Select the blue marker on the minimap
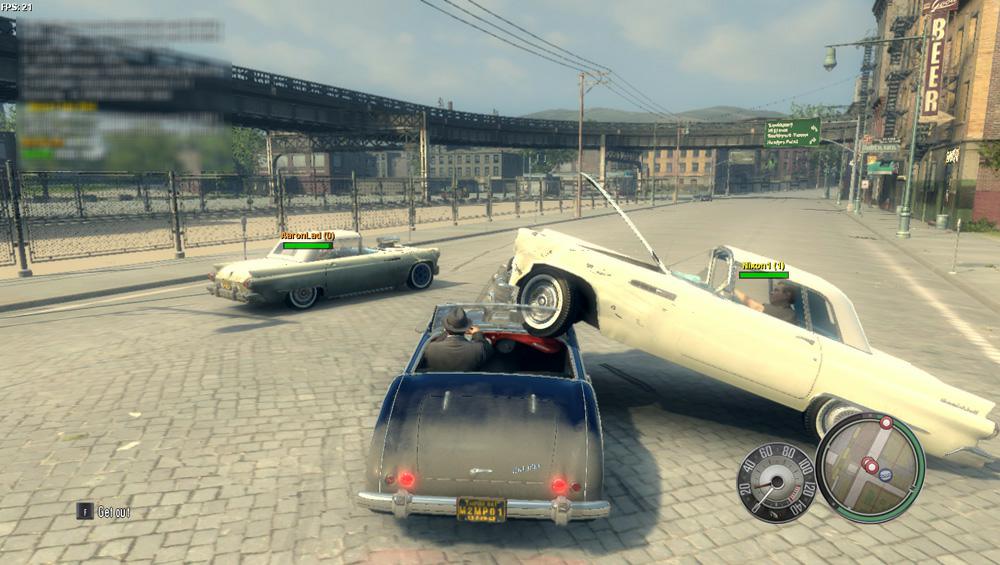The image size is (1000, 565). coord(886,475)
